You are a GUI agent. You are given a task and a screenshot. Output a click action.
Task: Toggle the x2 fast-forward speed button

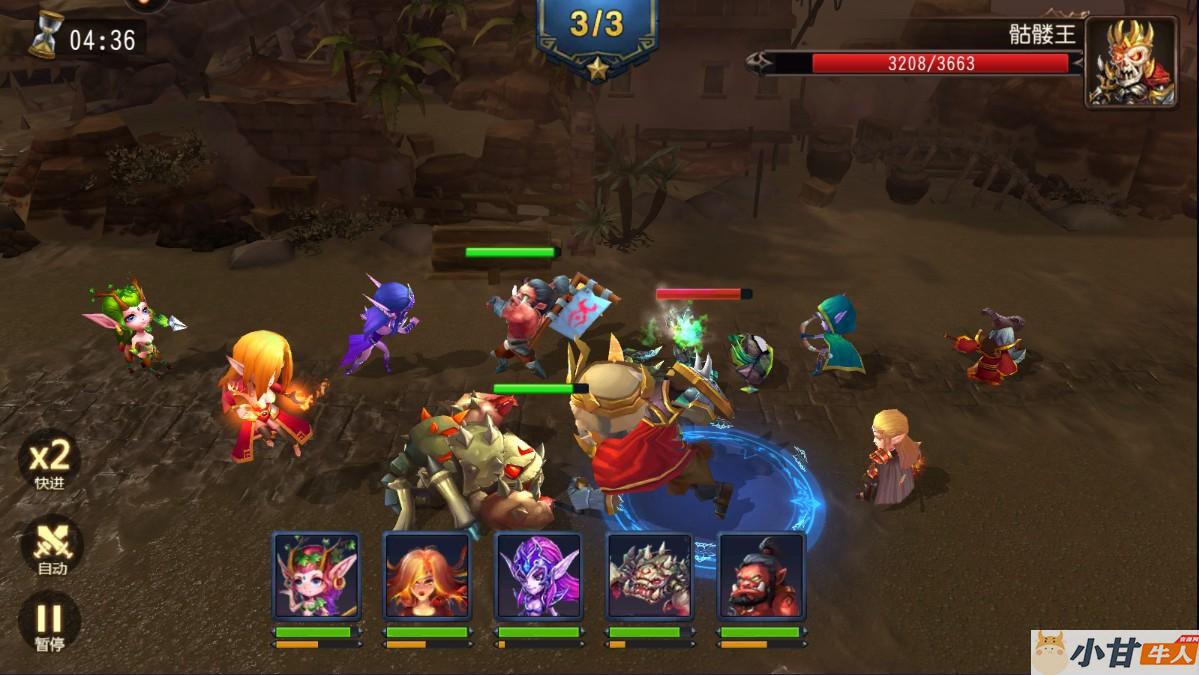(49, 464)
